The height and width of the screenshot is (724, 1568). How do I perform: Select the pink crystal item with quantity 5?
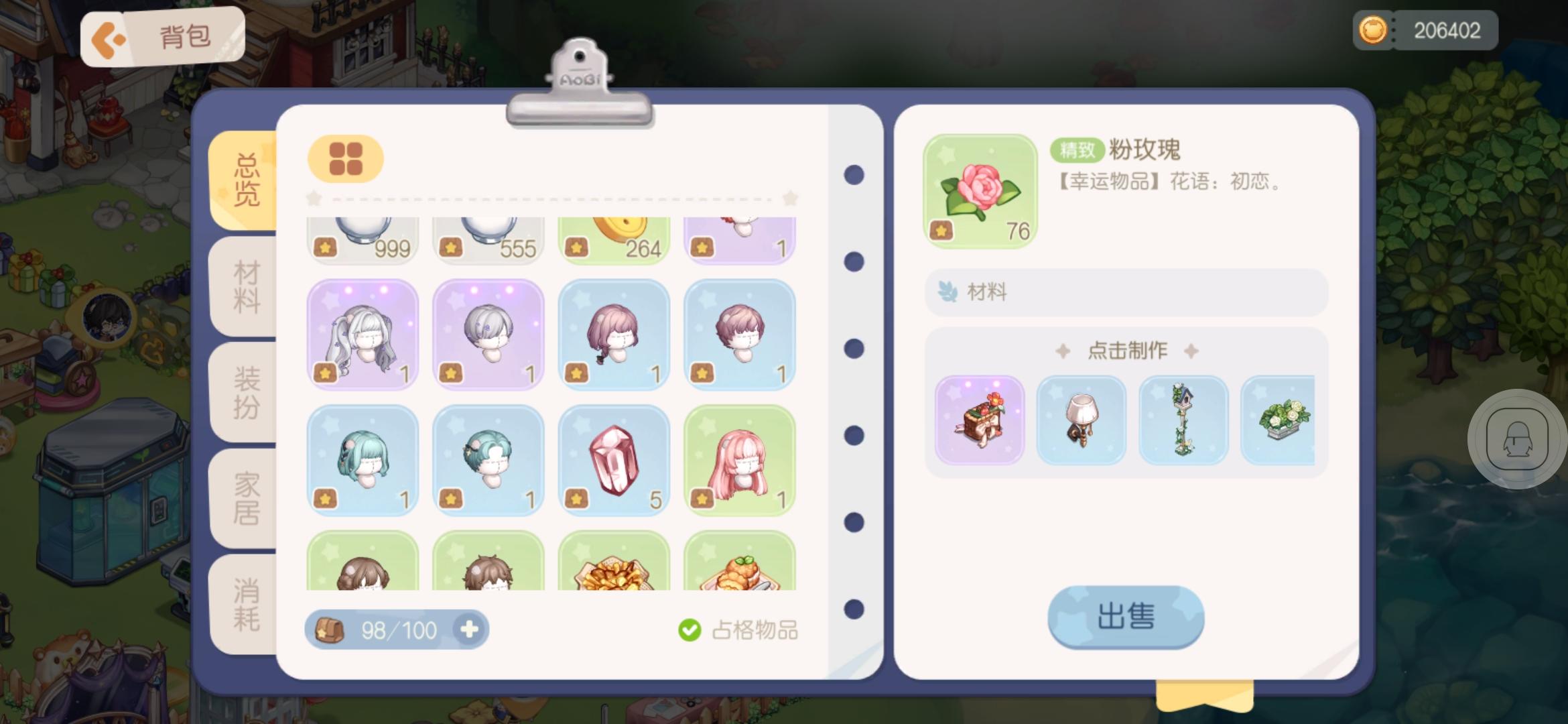click(x=613, y=461)
